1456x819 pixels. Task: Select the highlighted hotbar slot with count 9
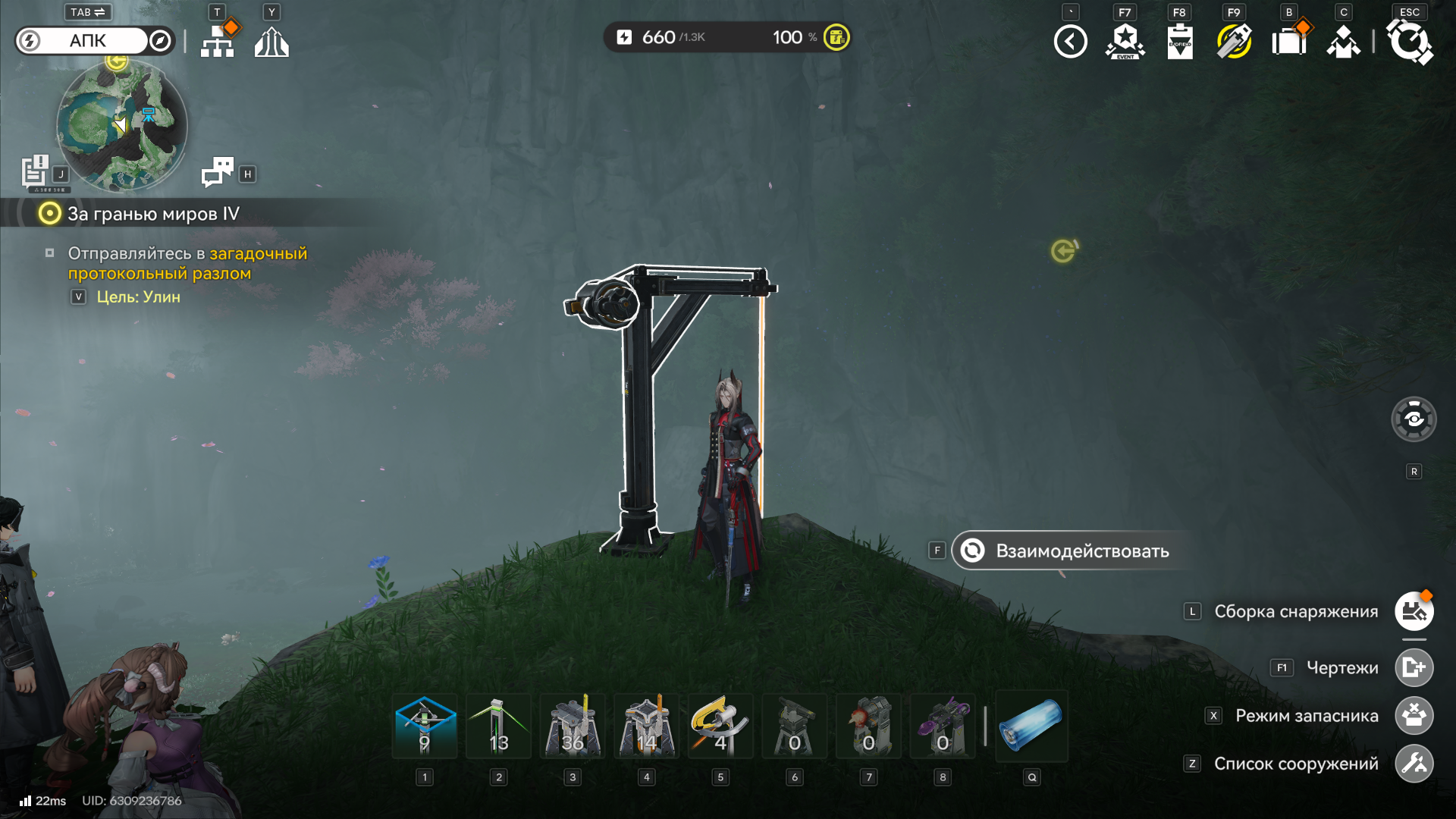[x=425, y=726]
